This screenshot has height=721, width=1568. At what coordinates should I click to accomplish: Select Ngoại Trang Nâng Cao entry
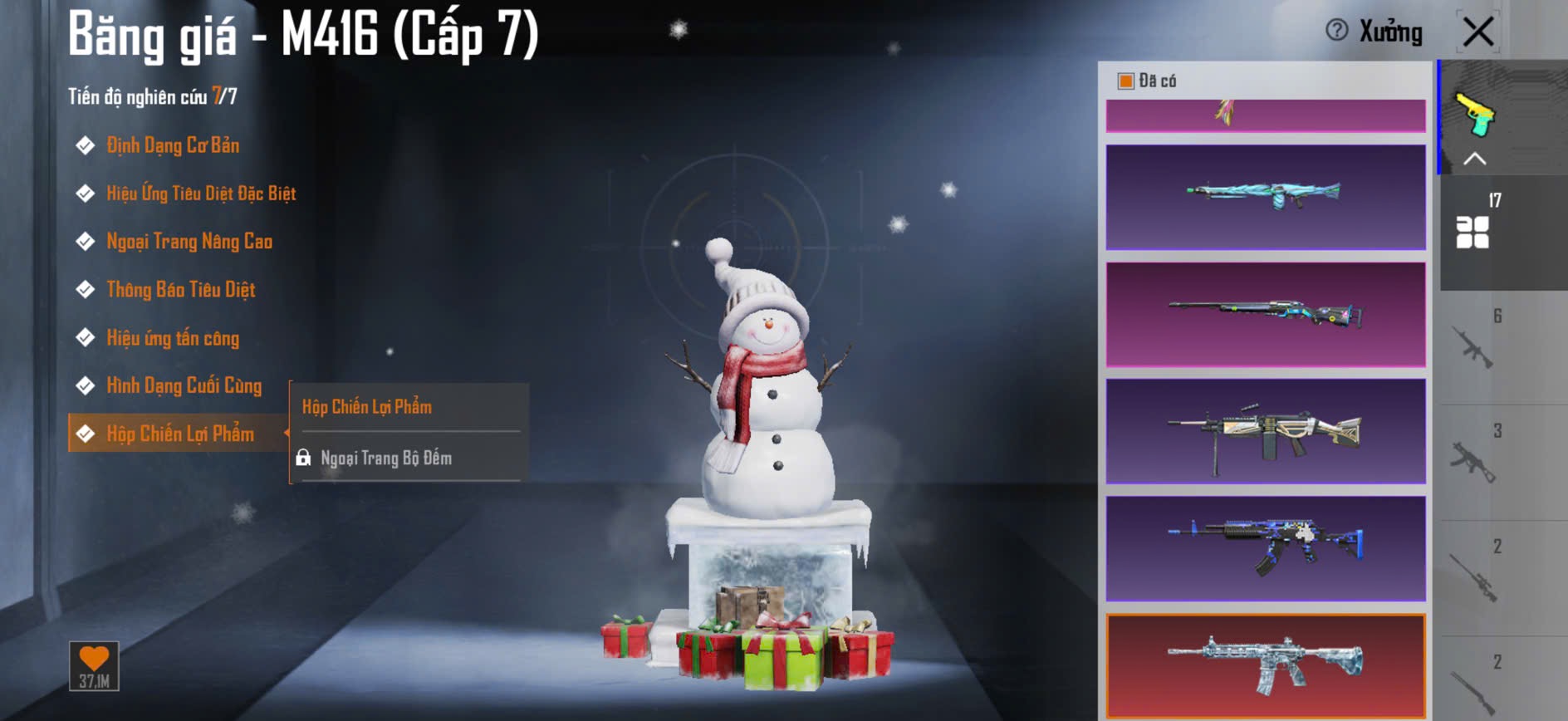[189, 242]
